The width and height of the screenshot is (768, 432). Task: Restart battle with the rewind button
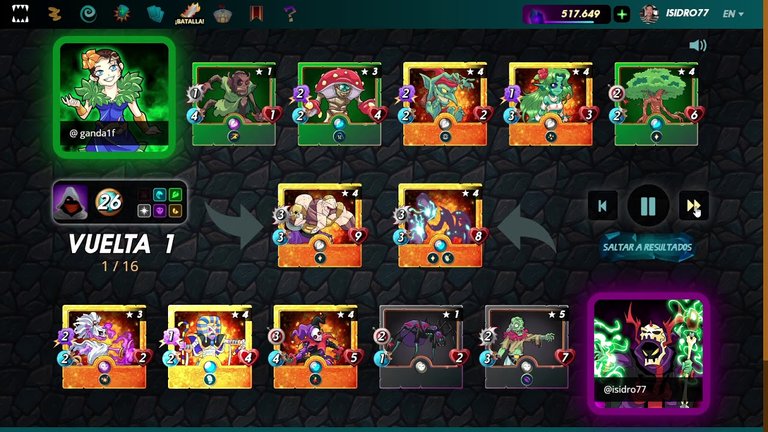pos(602,207)
